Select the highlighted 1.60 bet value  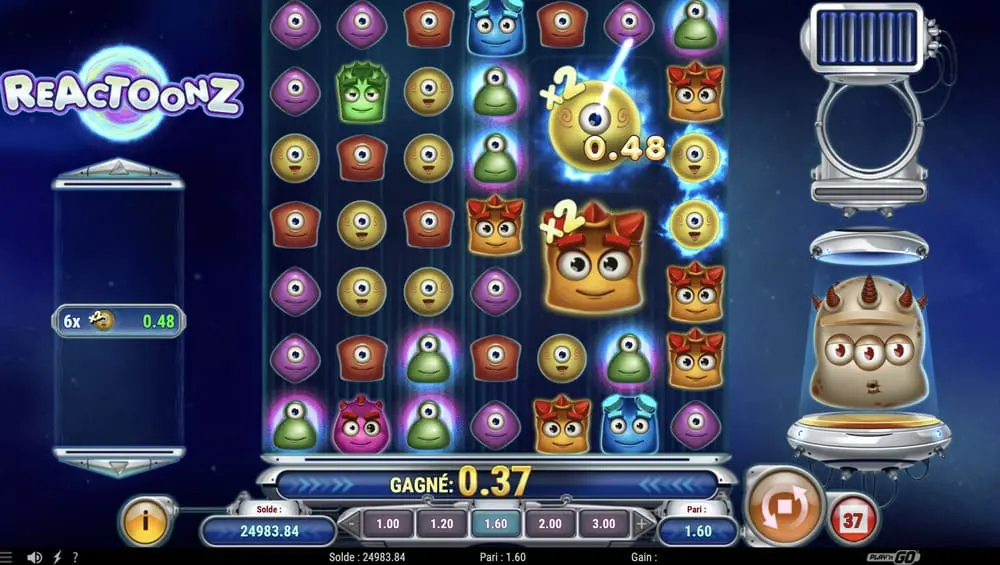tap(496, 523)
